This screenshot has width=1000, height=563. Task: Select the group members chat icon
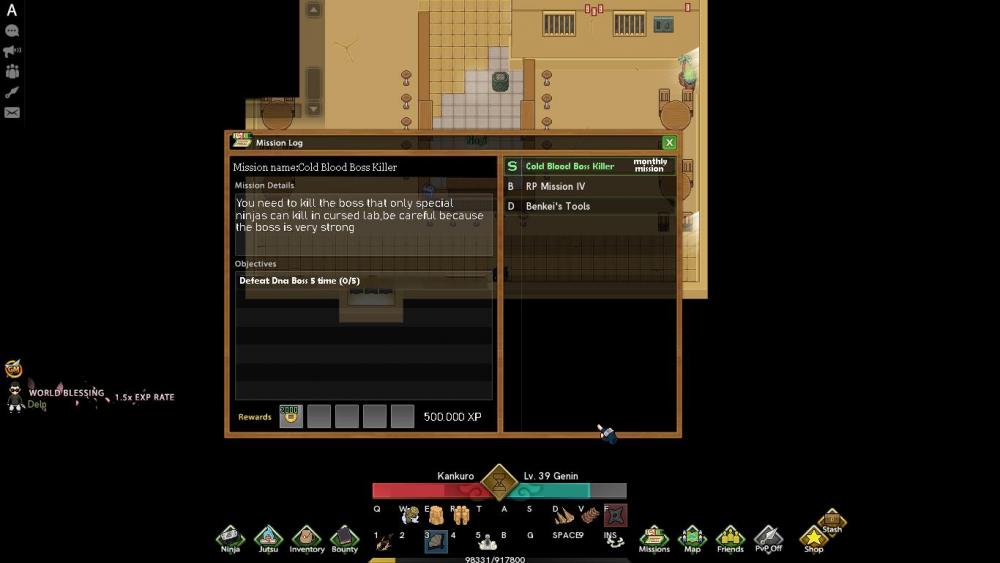(x=12, y=71)
